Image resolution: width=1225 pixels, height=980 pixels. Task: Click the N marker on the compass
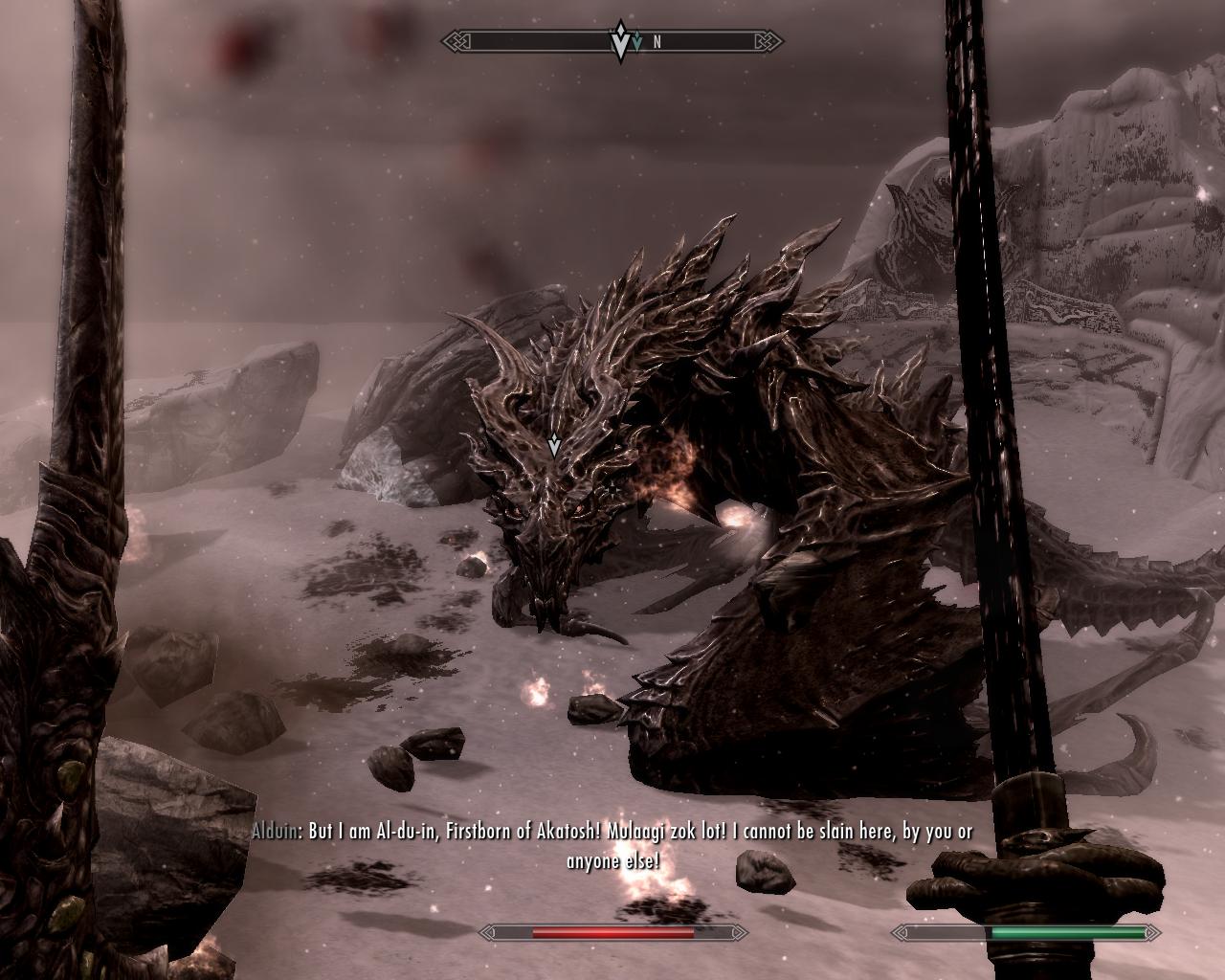[656, 41]
